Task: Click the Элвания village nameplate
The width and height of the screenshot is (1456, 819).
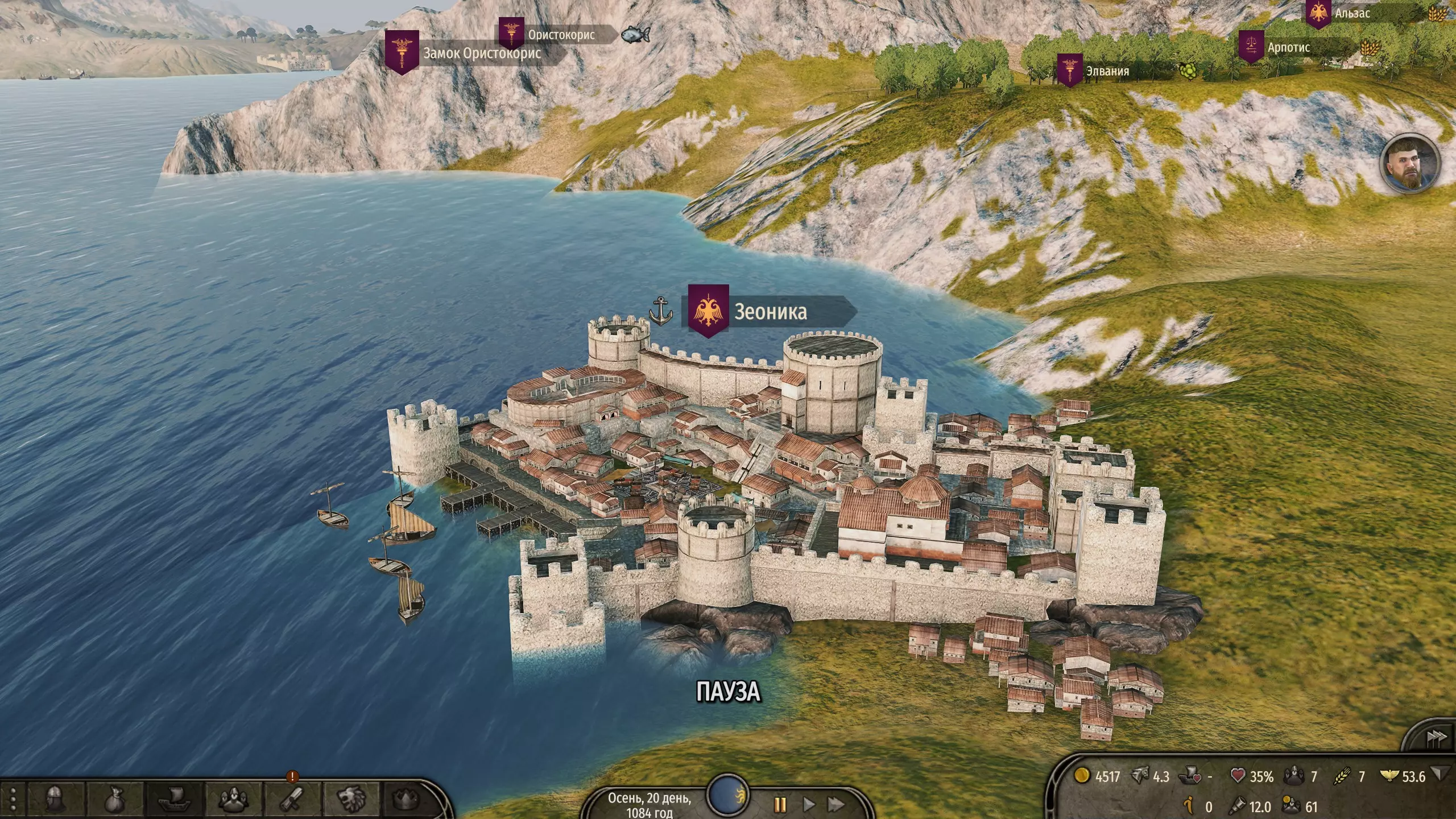Action: [1107, 72]
